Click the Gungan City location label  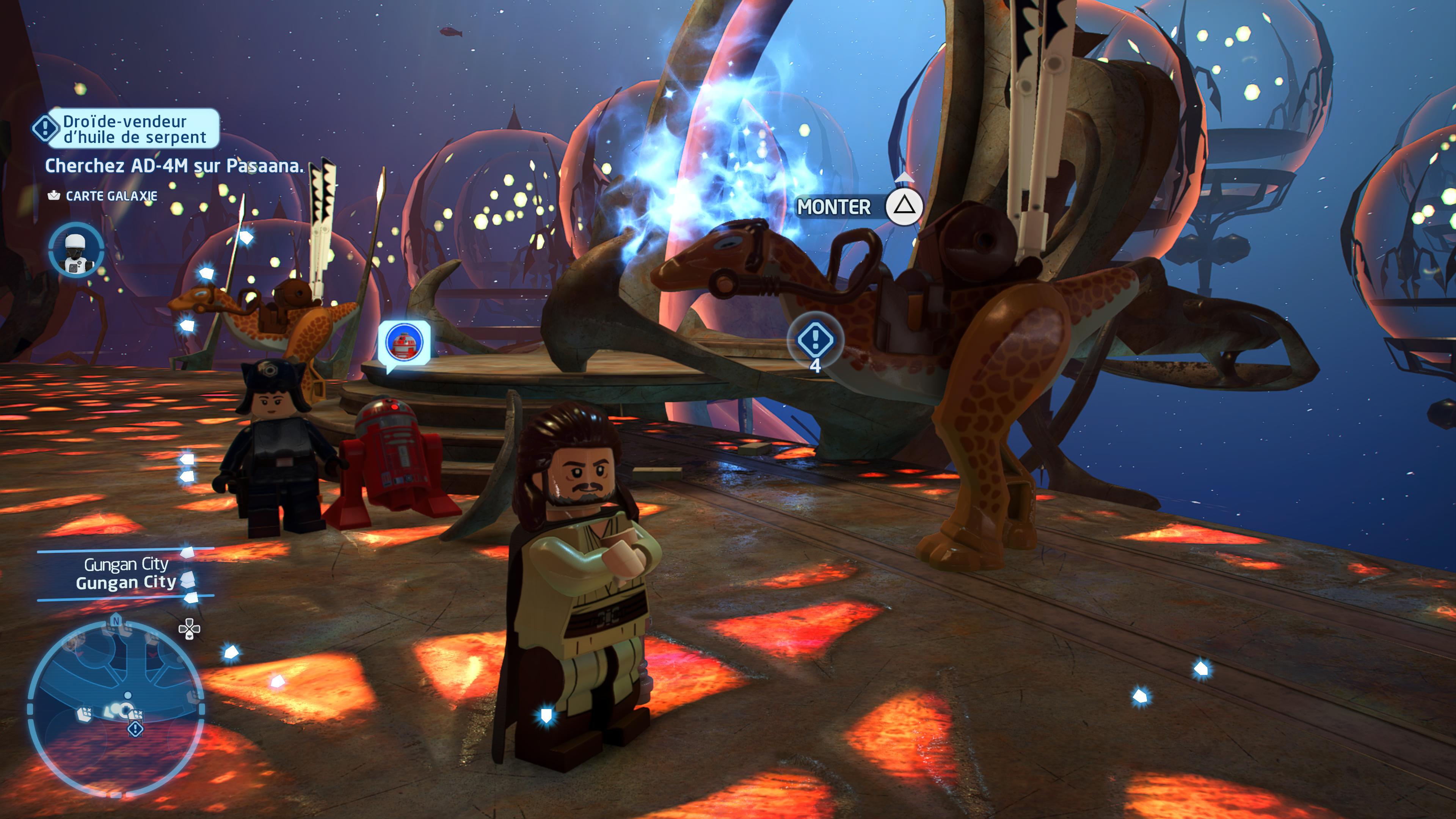126,574
